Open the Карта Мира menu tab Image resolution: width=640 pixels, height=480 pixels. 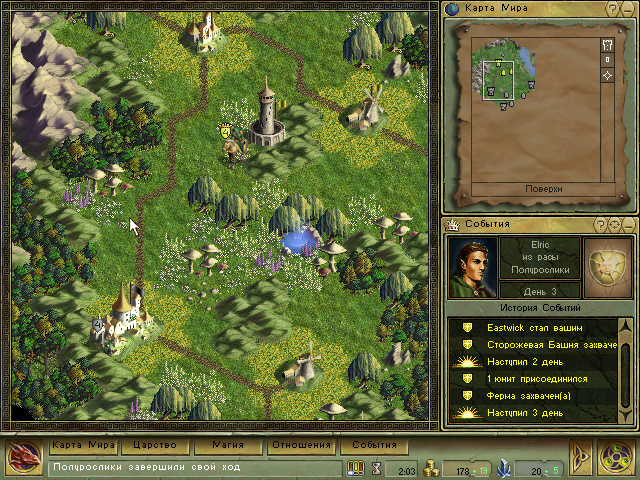coord(84,445)
